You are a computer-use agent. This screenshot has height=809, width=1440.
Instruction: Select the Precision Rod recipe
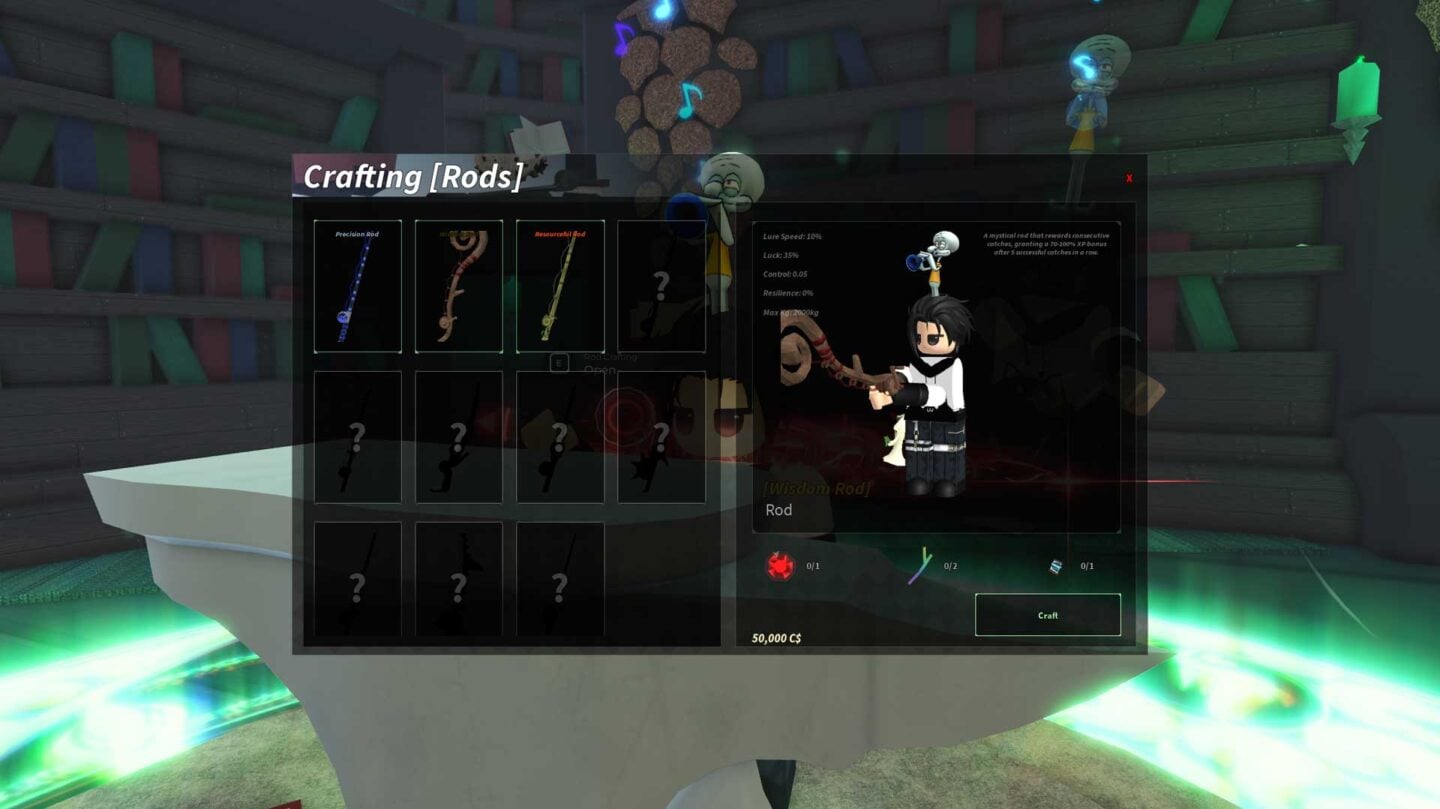tap(357, 287)
